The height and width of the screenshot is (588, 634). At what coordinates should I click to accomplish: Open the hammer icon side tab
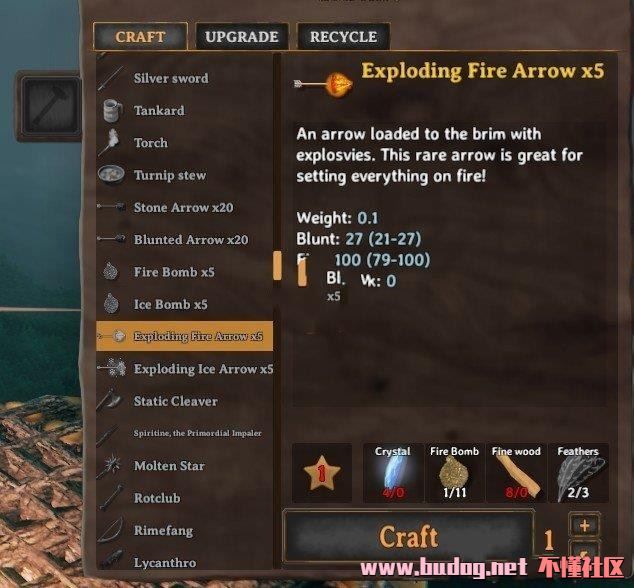pos(47,103)
